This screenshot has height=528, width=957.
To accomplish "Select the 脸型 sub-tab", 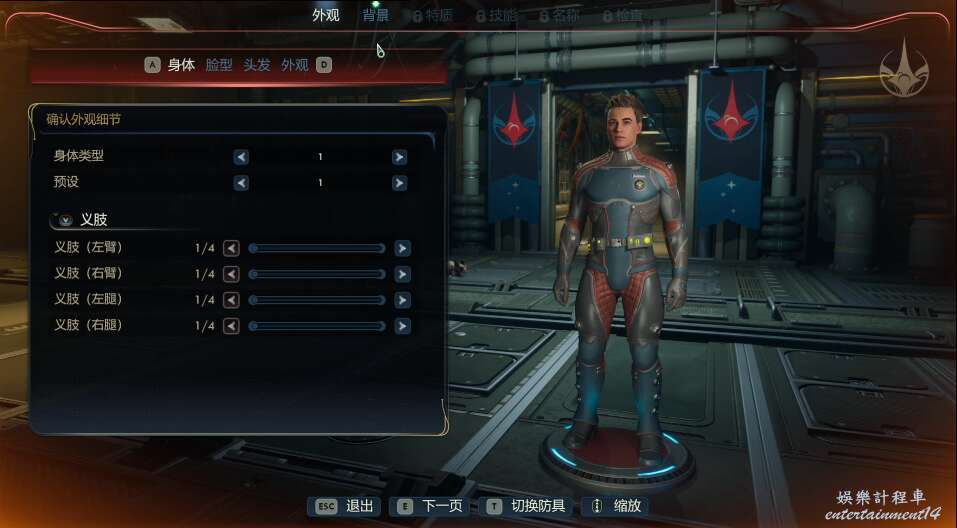I will point(219,65).
